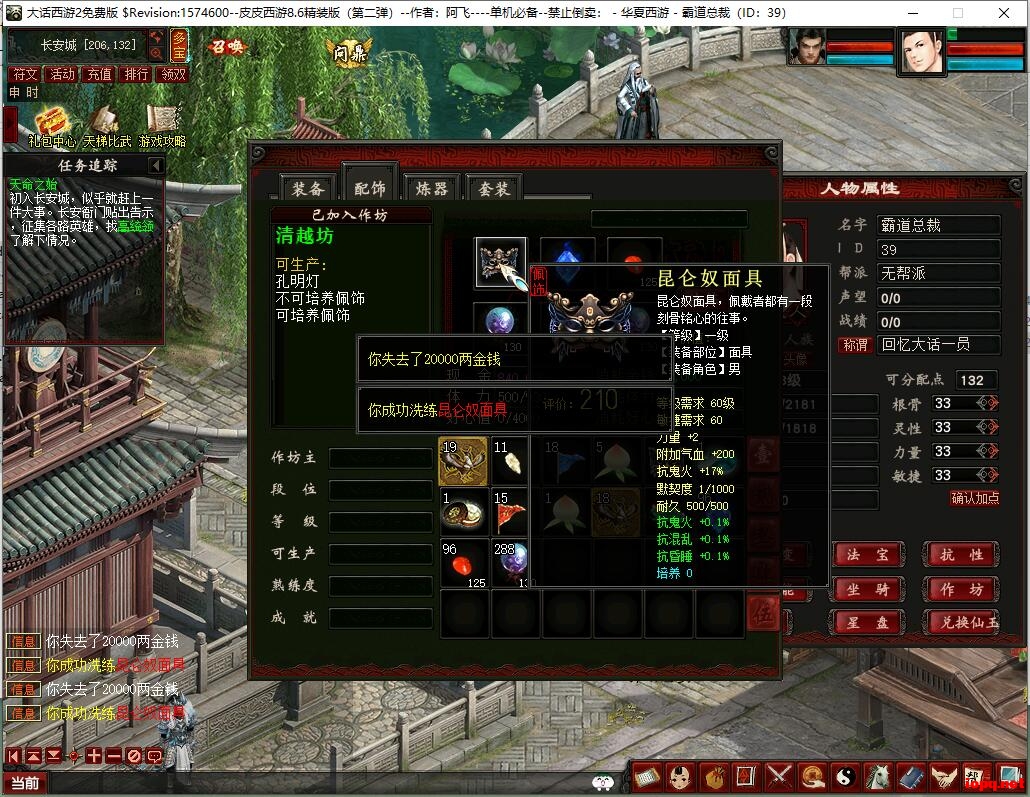
Task: Click the 法宝 button
Action: coord(868,554)
